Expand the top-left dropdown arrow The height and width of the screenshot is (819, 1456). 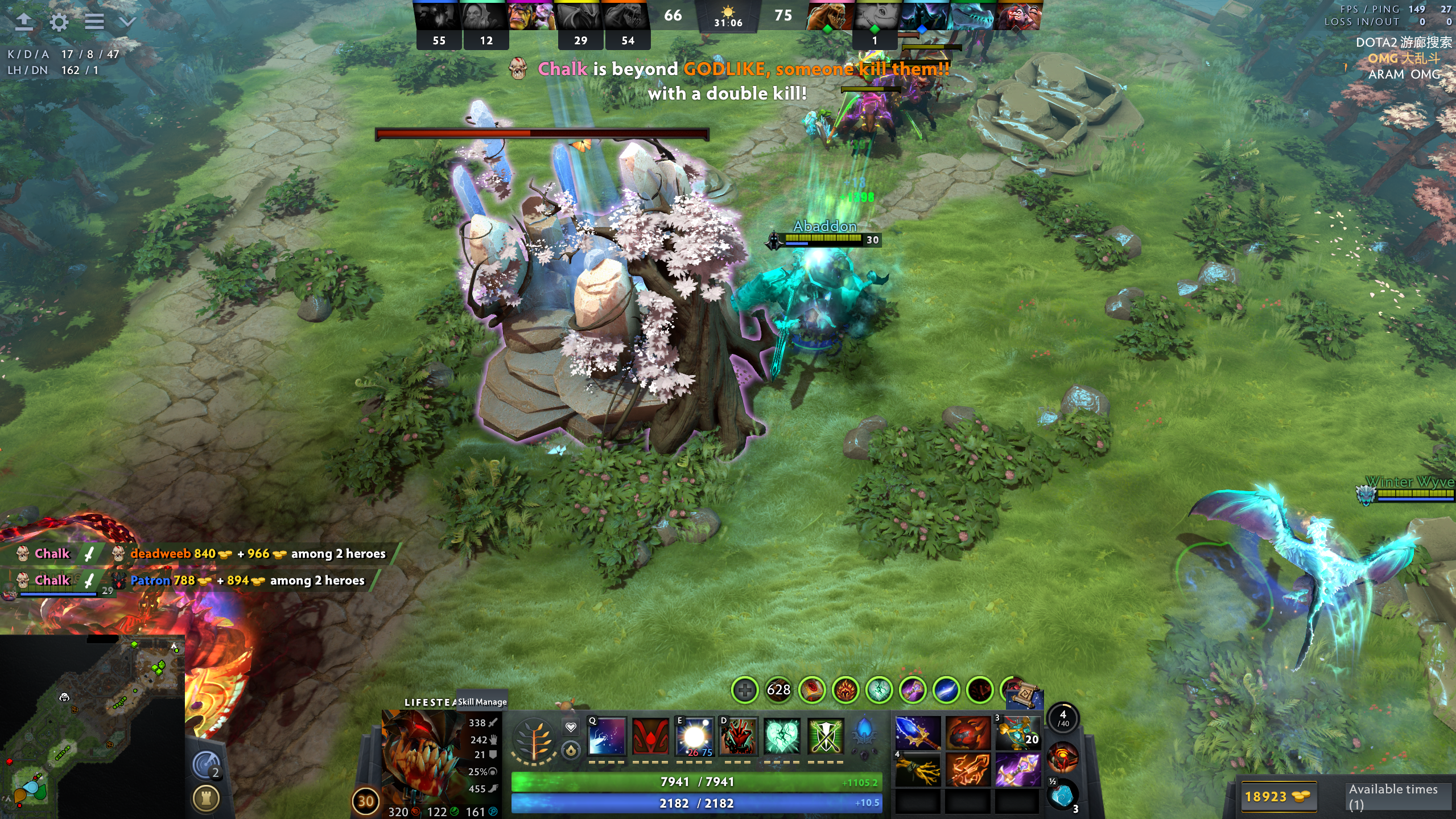(x=127, y=22)
